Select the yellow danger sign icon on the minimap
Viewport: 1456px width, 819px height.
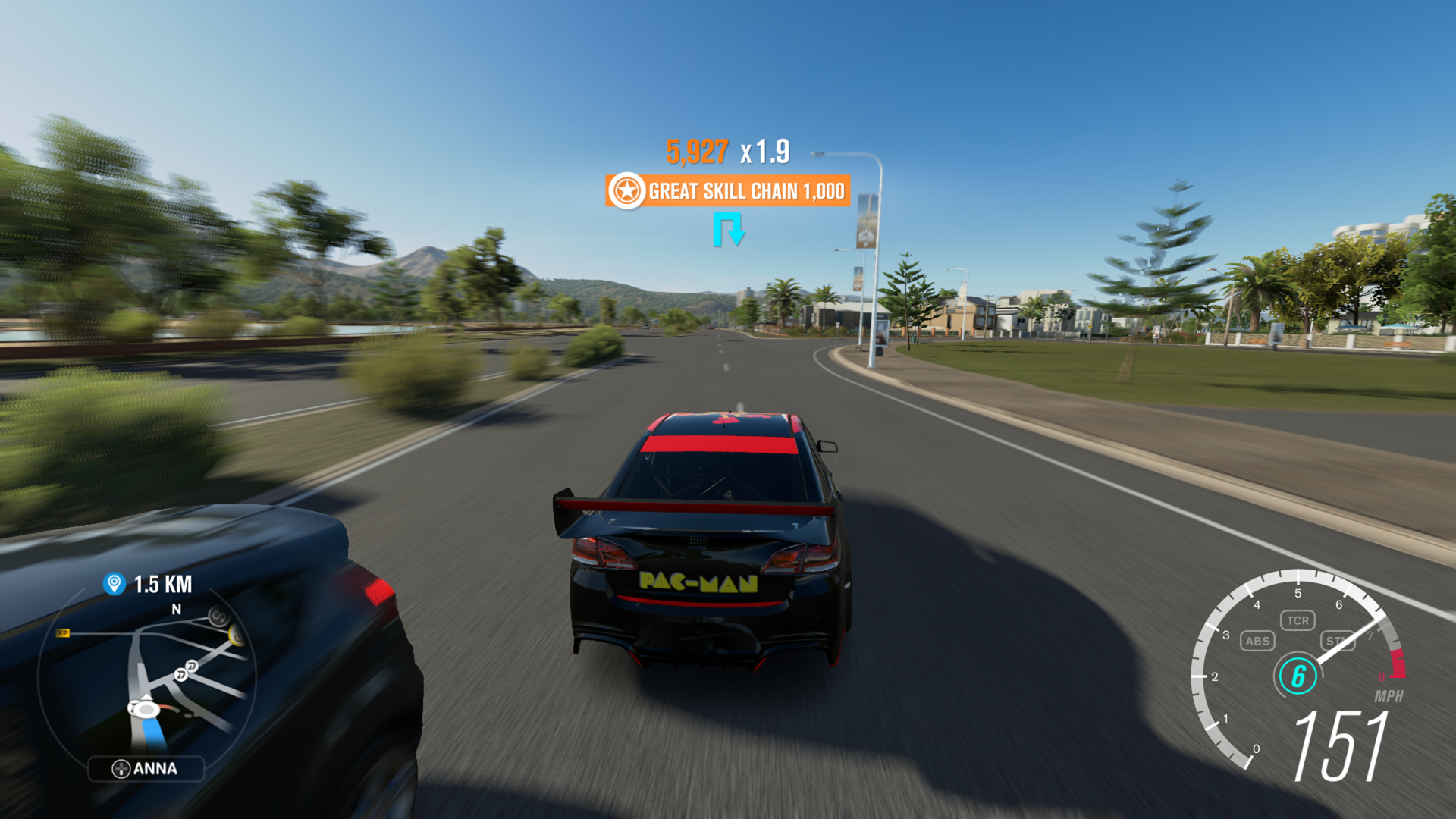pos(237,635)
